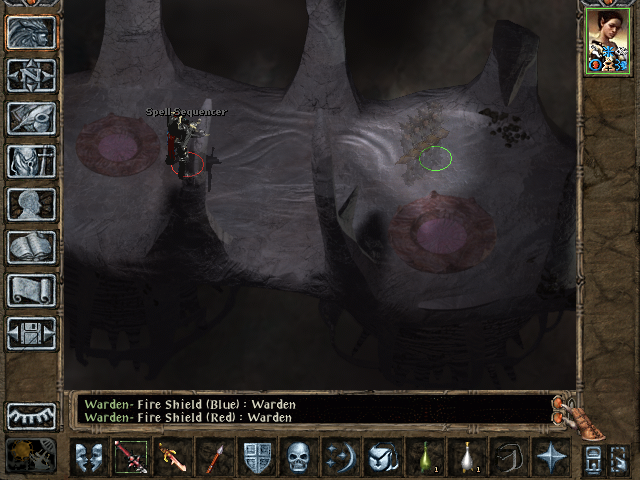The height and width of the screenshot is (480, 640).
Task: Open the priest scroll screen
Action: tap(31, 290)
